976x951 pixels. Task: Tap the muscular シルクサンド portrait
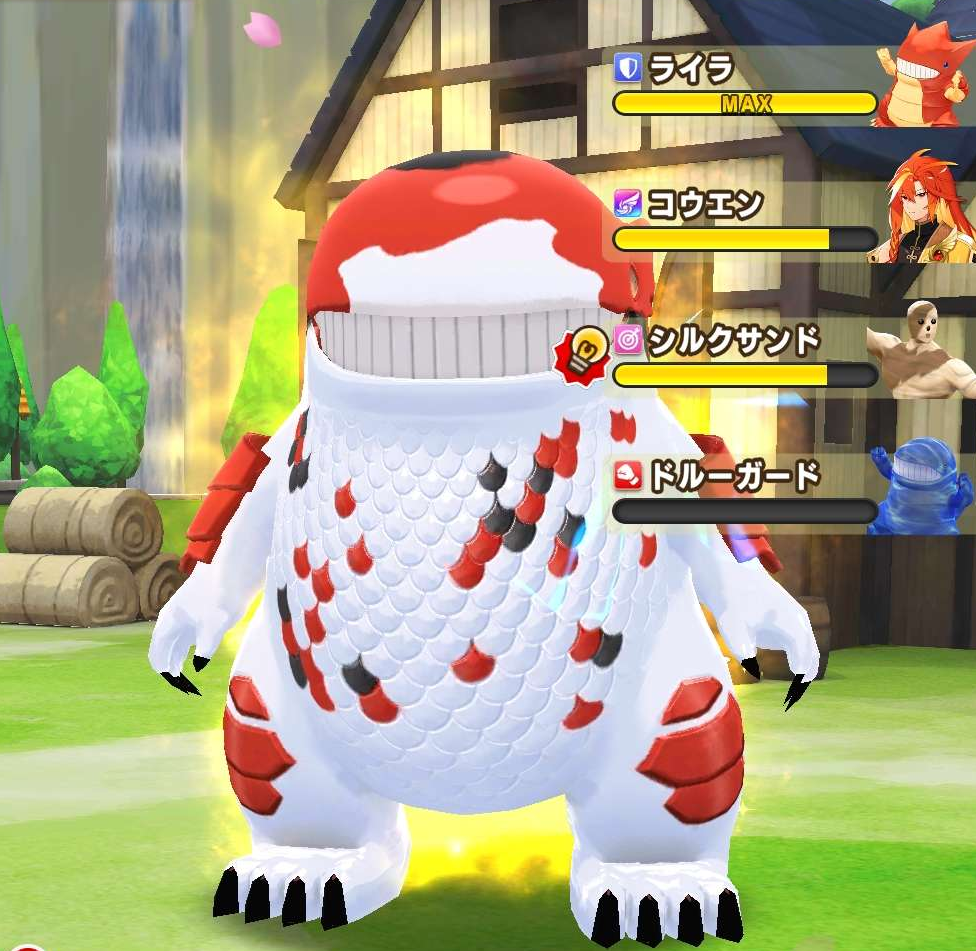point(925,350)
